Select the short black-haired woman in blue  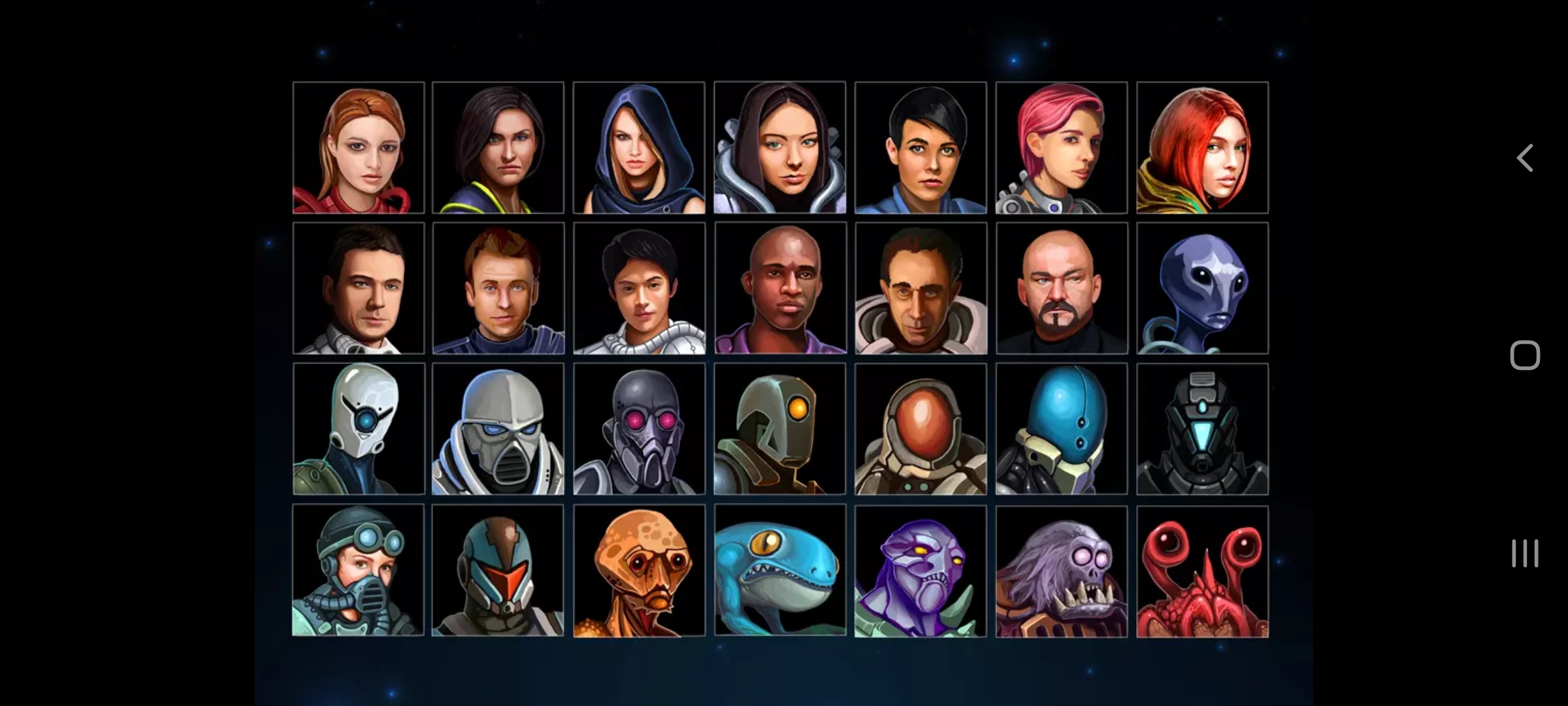(921, 148)
